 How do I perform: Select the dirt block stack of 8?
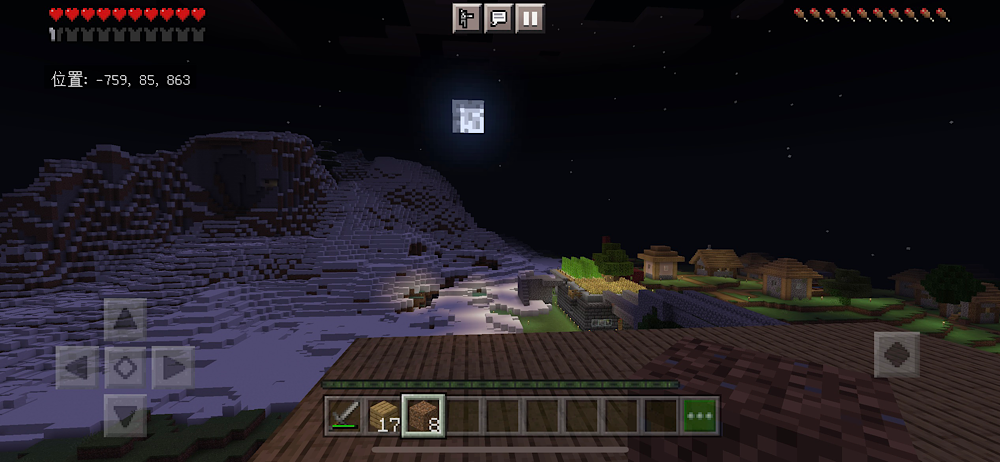point(423,415)
